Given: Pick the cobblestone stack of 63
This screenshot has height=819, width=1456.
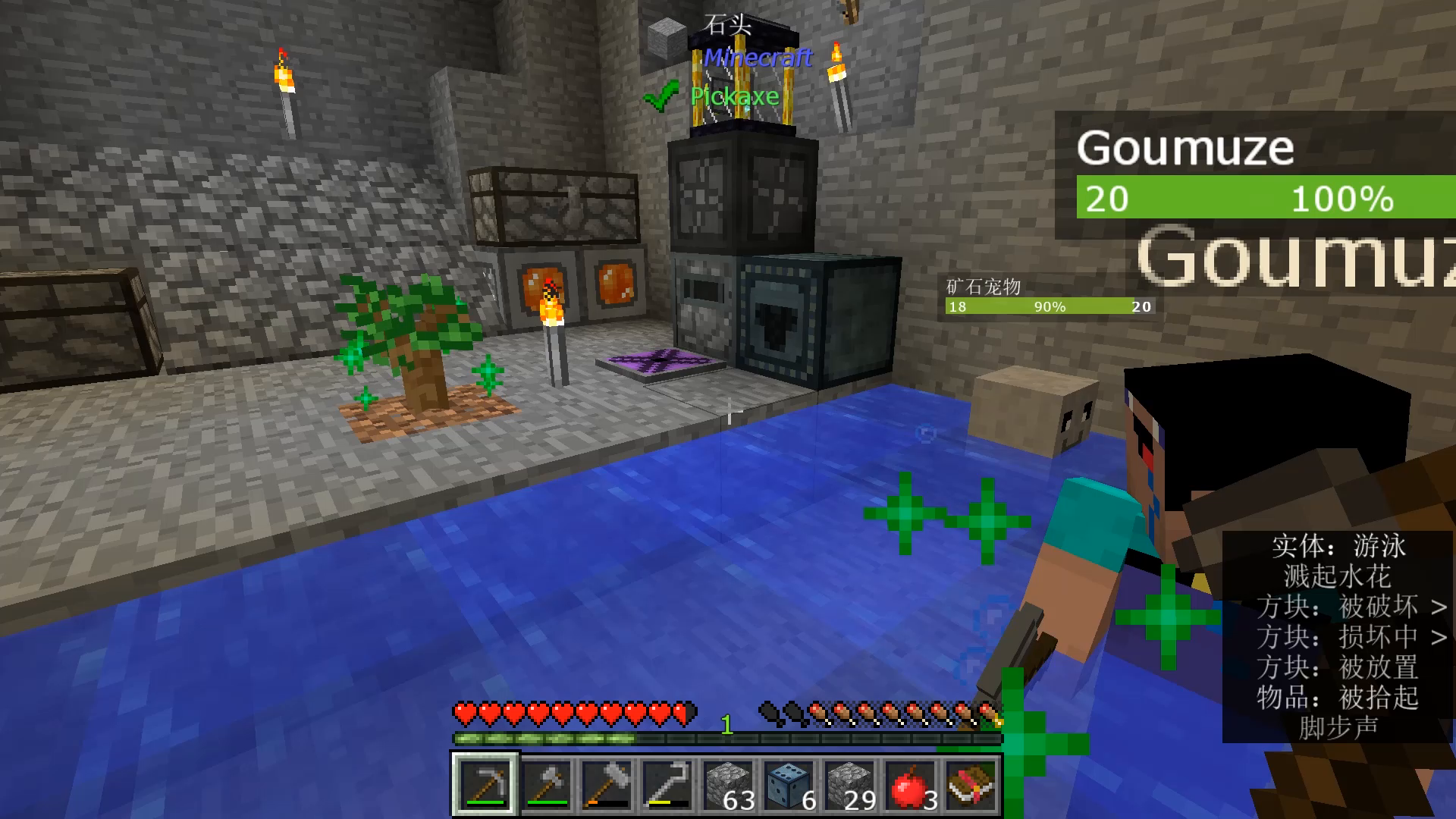Looking at the screenshot, I should [728, 784].
